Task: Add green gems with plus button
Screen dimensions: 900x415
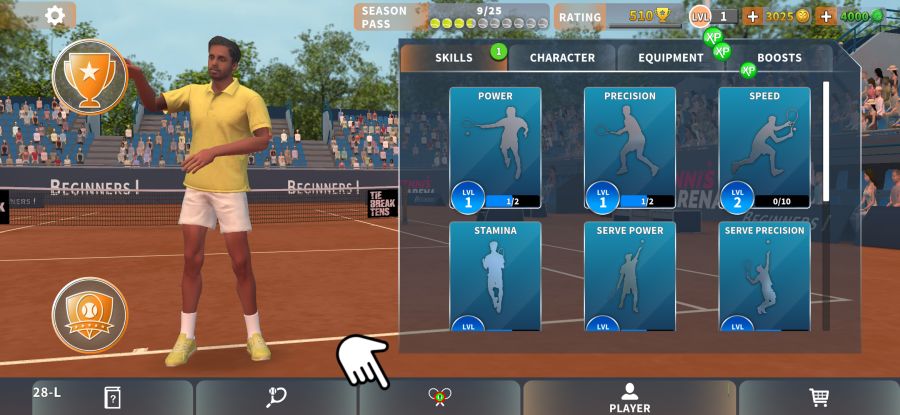Action: (826, 16)
